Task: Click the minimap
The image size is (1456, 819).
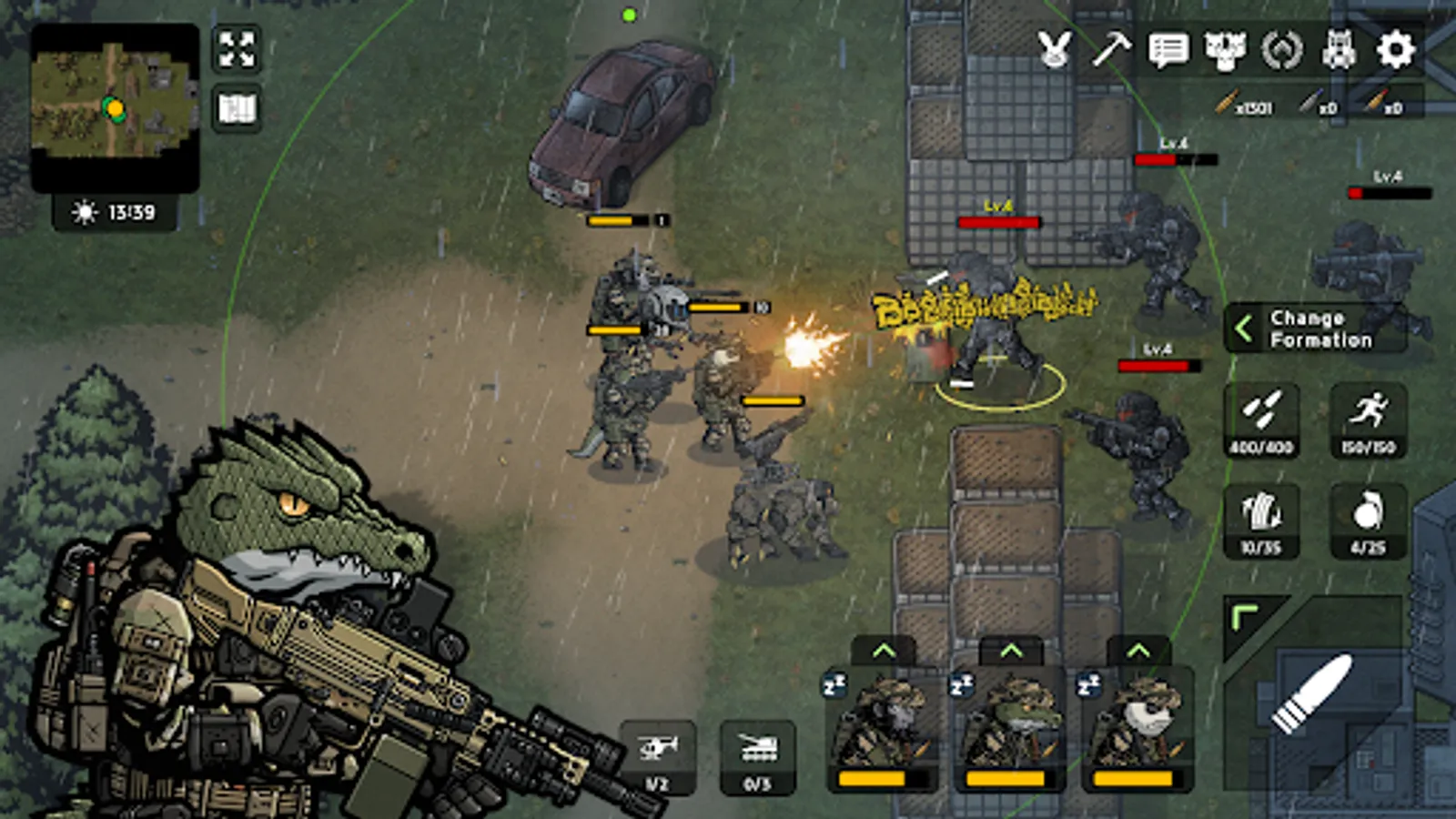Action: click(115, 107)
